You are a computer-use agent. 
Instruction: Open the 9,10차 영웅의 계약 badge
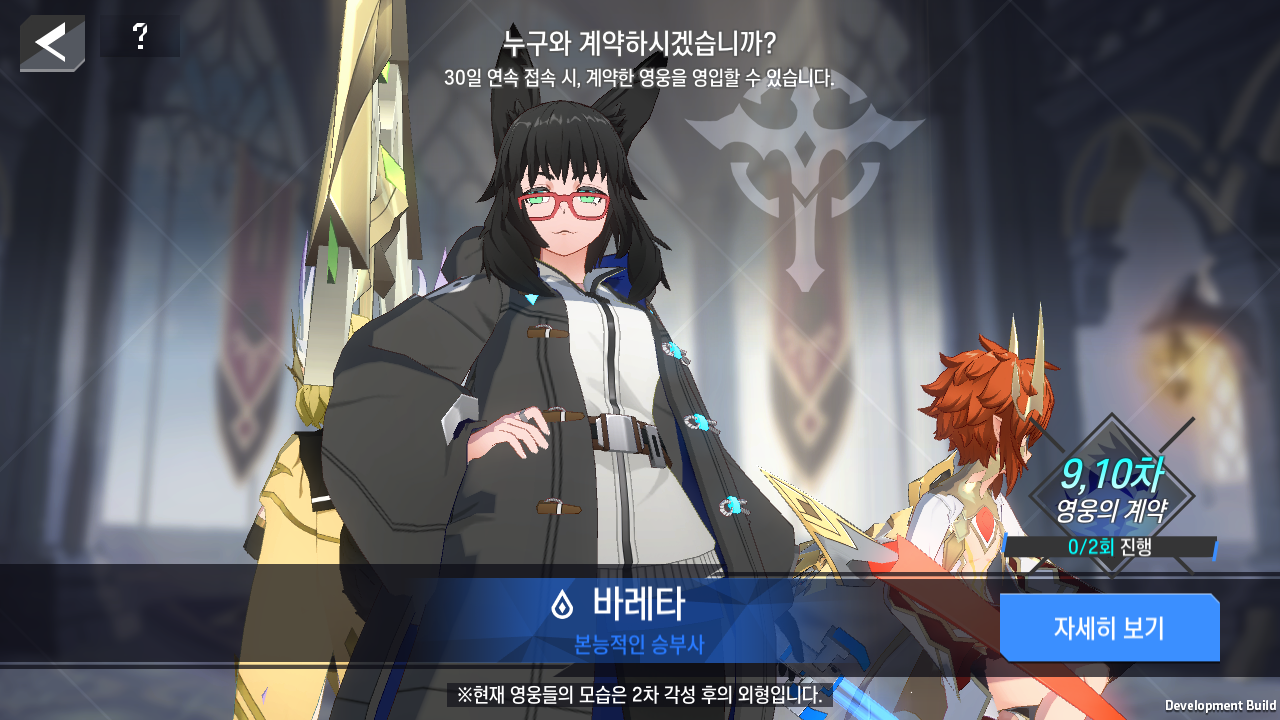pos(1111,492)
